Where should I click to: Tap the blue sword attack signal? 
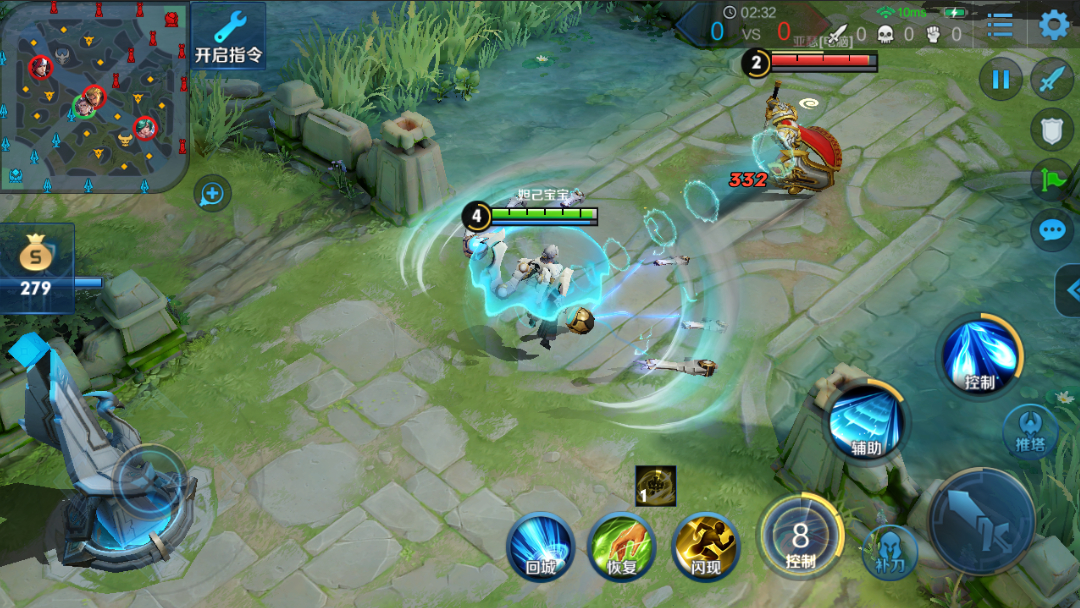[x=1052, y=79]
